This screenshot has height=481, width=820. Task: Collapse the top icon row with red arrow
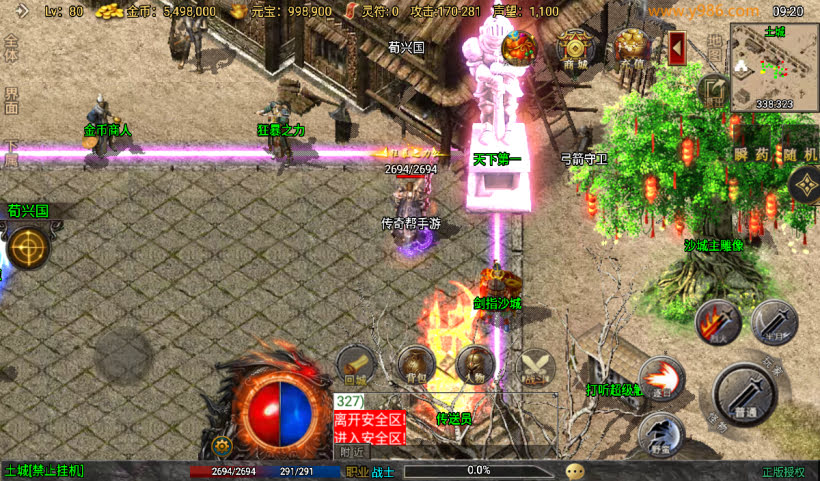click(677, 46)
